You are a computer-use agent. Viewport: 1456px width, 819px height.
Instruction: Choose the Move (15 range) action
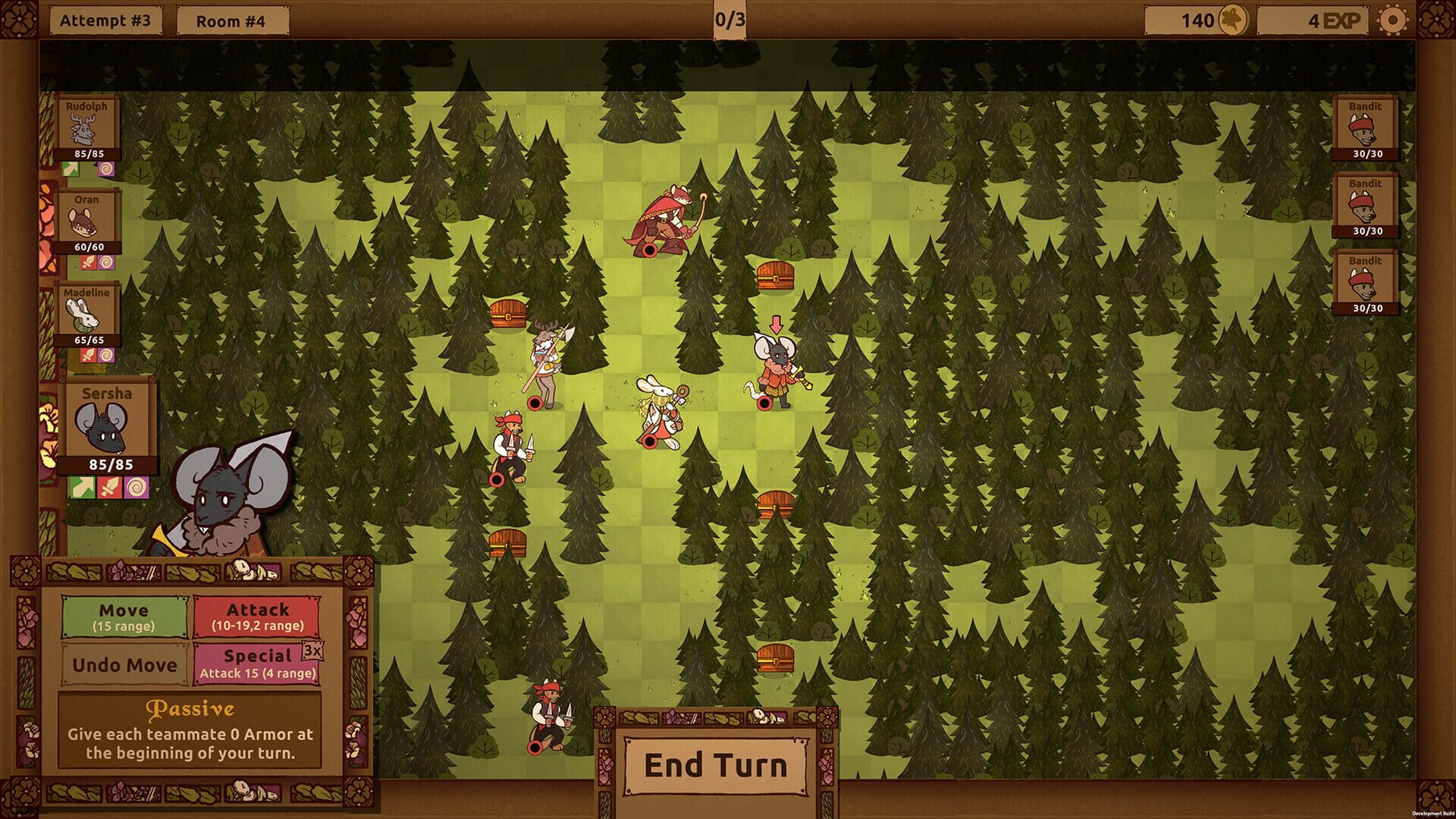click(x=124, y=617)
